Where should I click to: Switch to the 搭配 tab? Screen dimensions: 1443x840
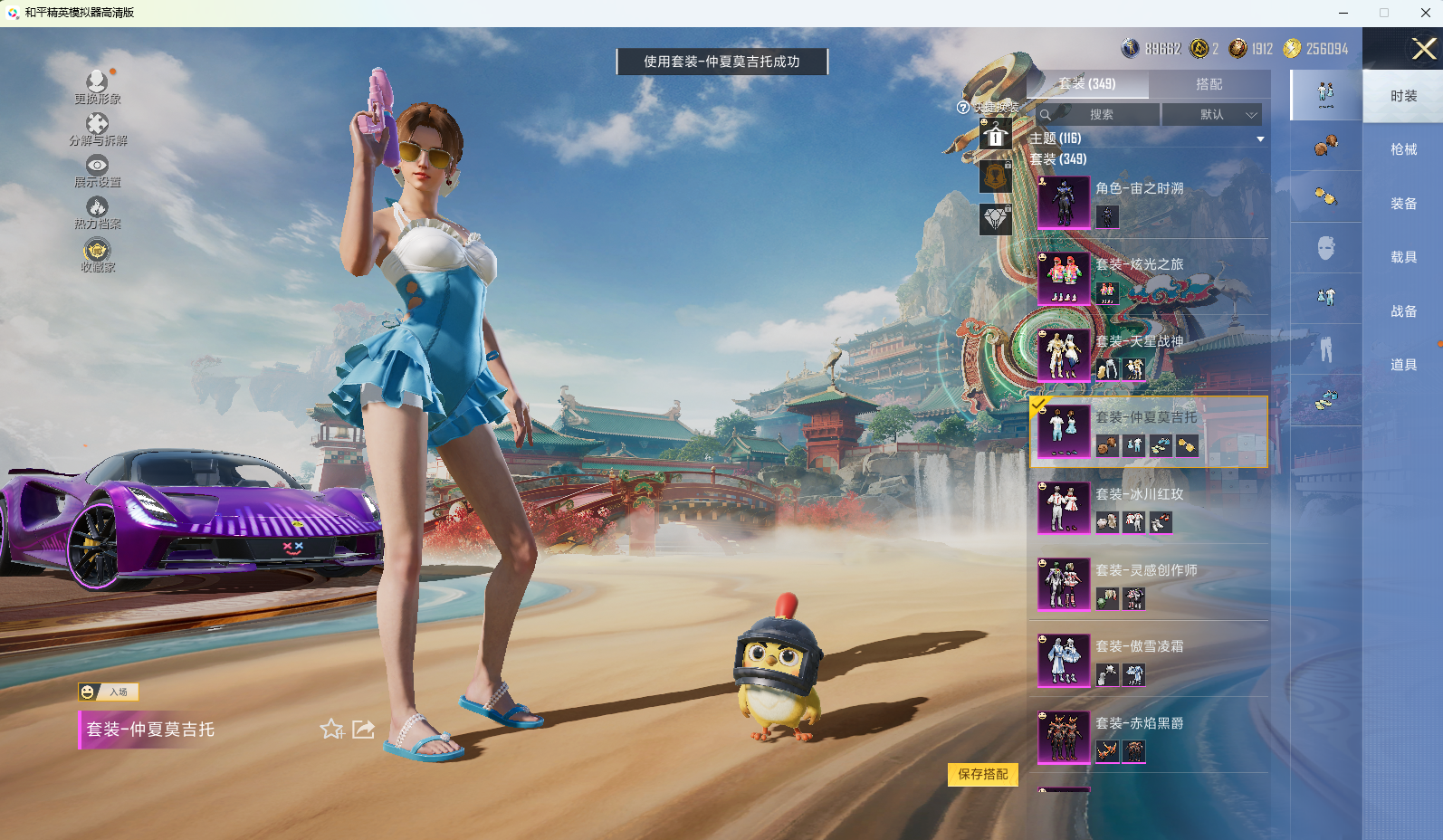1209,84
